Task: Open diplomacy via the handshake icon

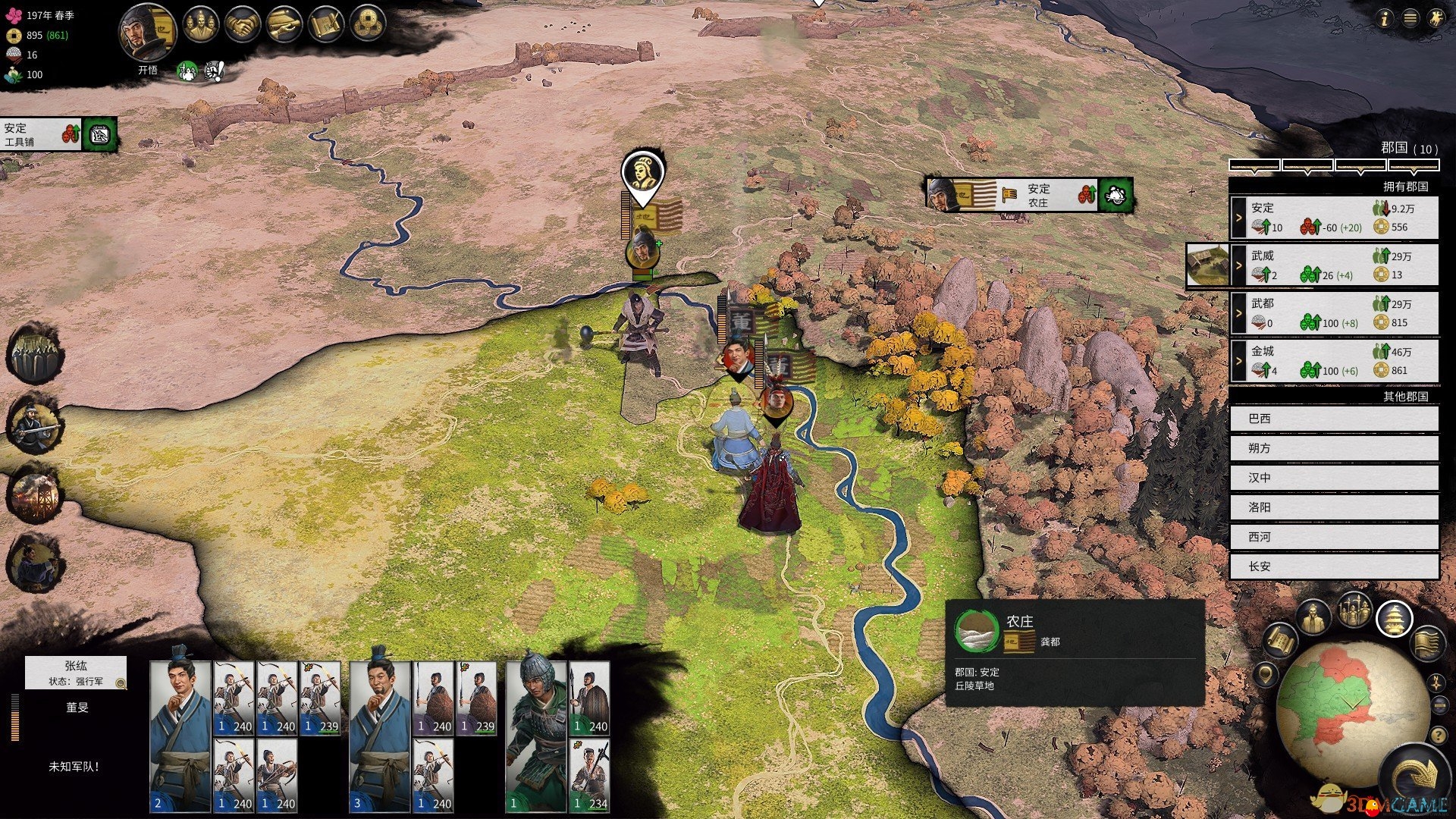Action: pyautogui.click(x=243, y=26)
